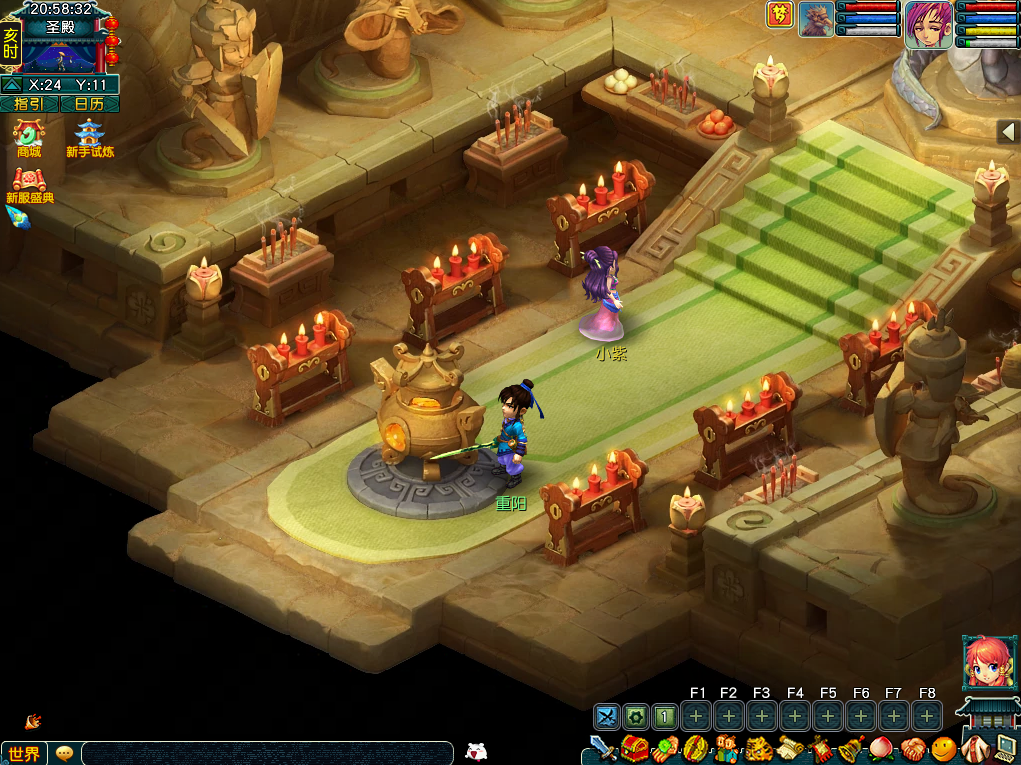Screen dimensions: 1021x765
Task: Open the 指引 guide panel
Action: 29,104
